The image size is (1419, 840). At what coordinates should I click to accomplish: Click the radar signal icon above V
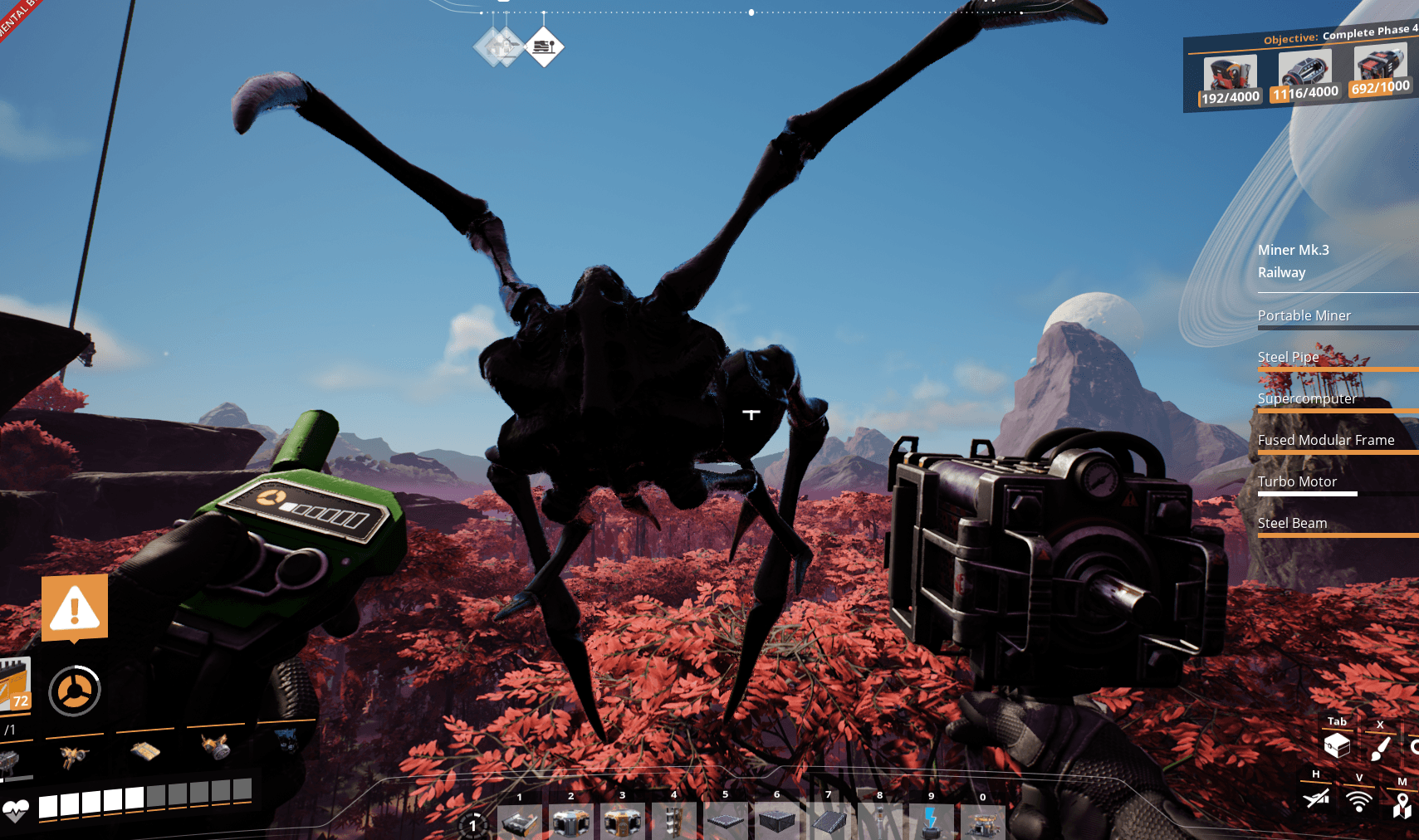[1360, 803]
